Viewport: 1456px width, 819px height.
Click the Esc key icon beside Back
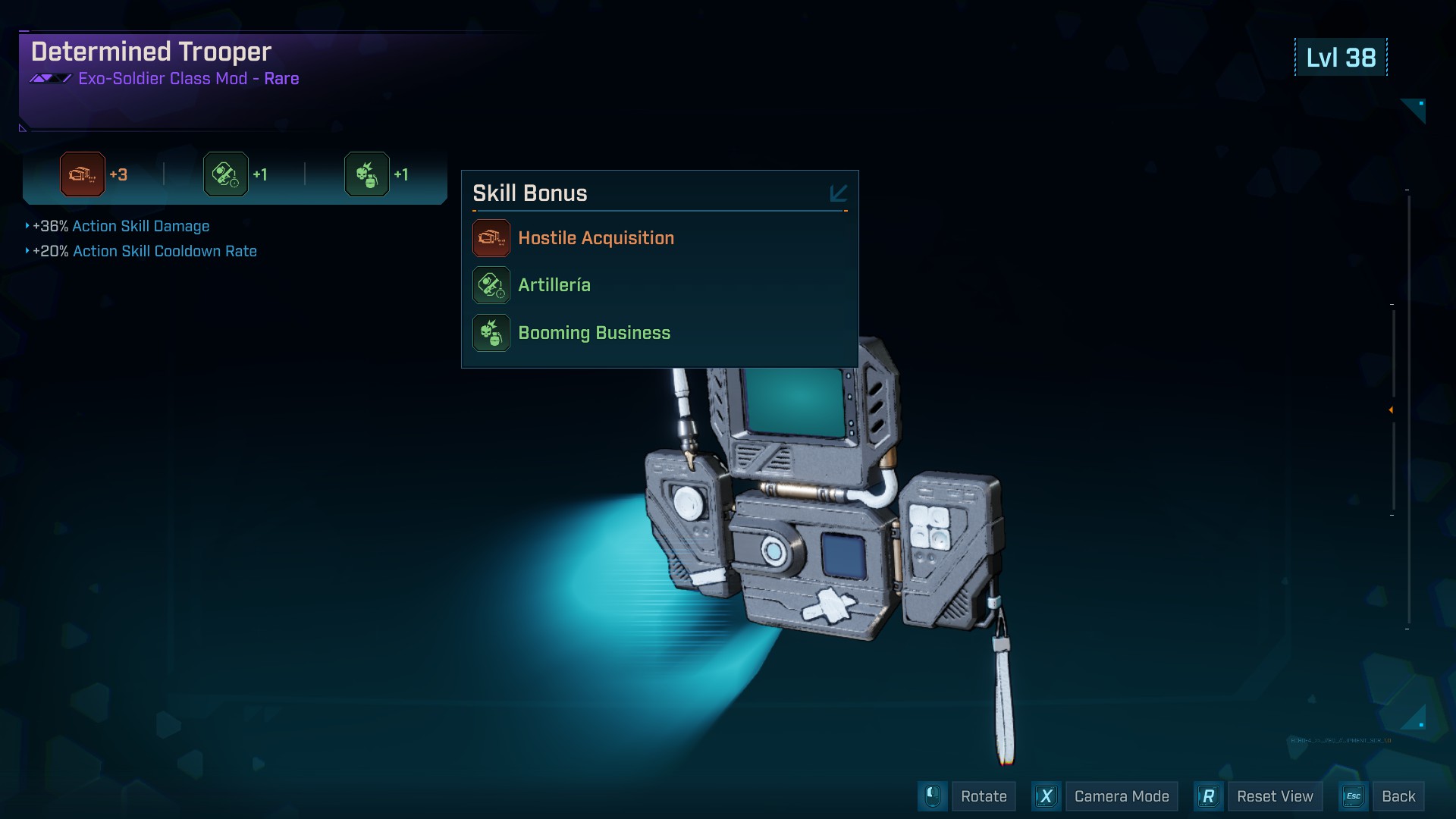[x=1354, y=796]
